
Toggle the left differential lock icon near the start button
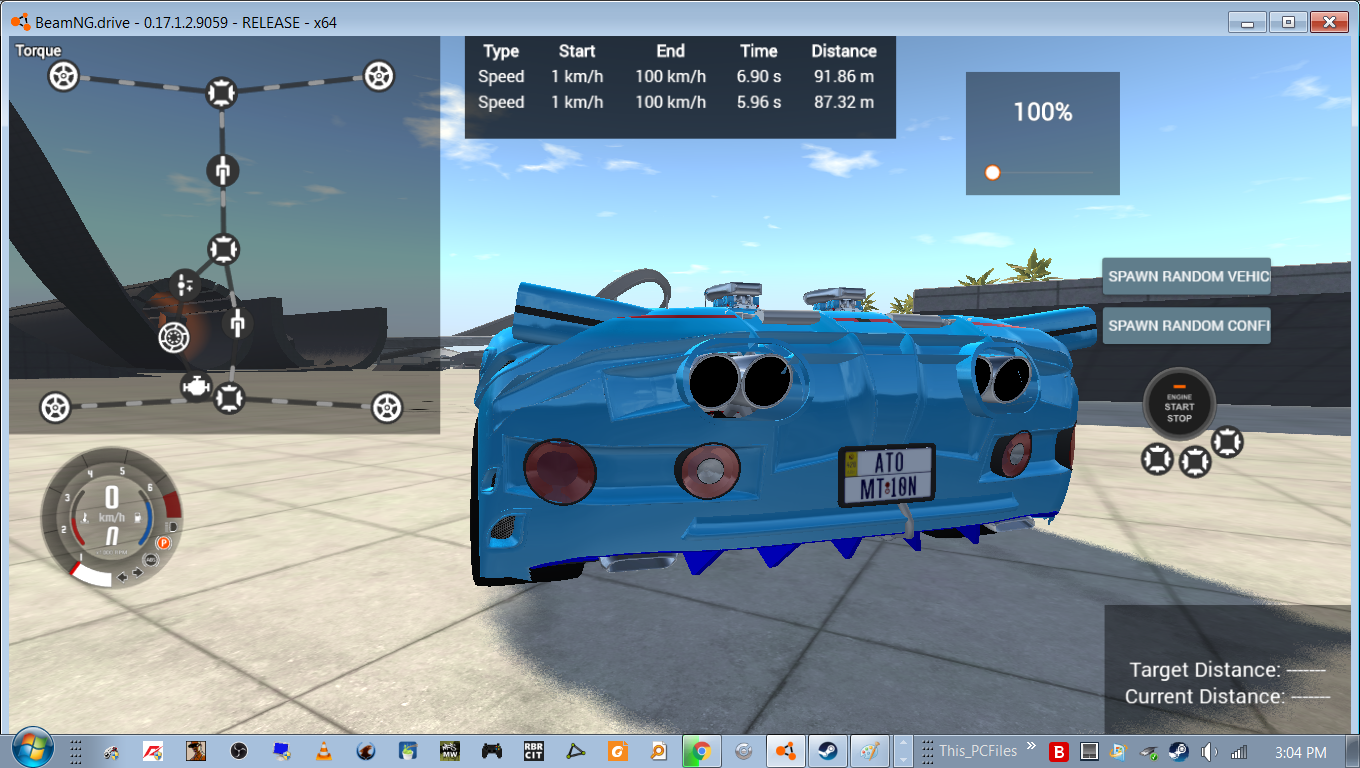click(1156, 460)
